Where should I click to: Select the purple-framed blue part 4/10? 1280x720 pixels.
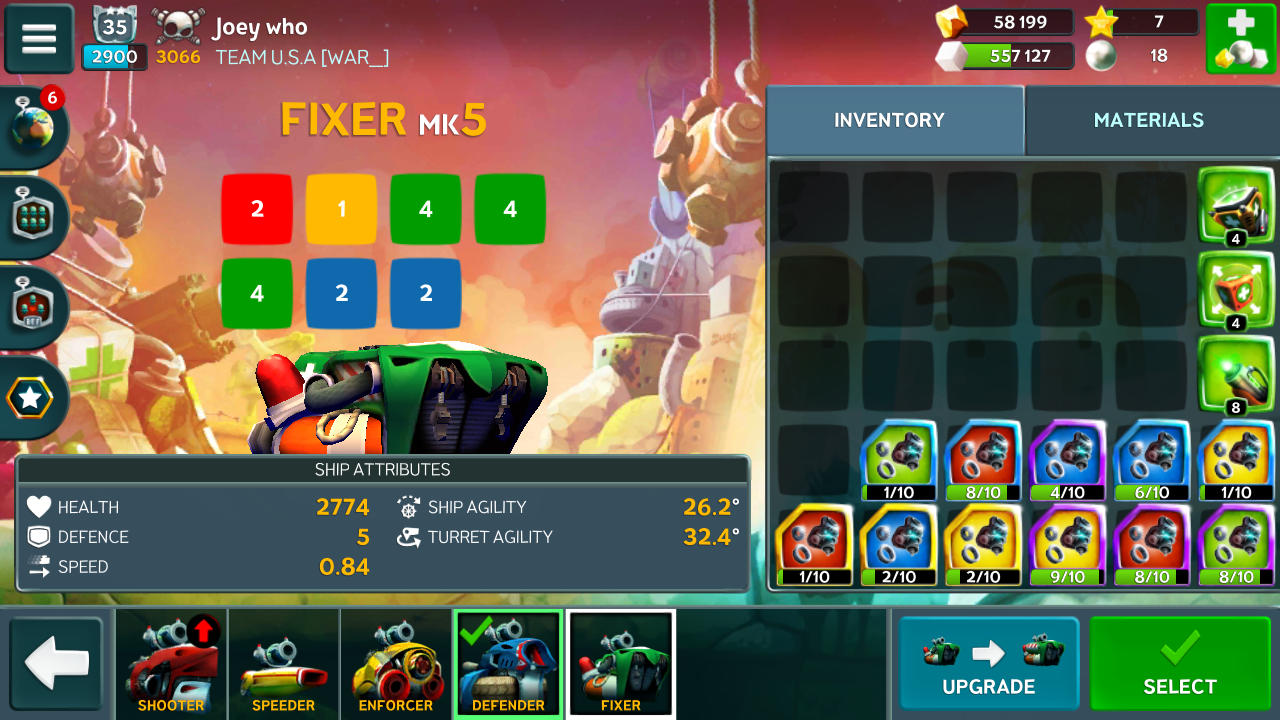click(1067, 459)
